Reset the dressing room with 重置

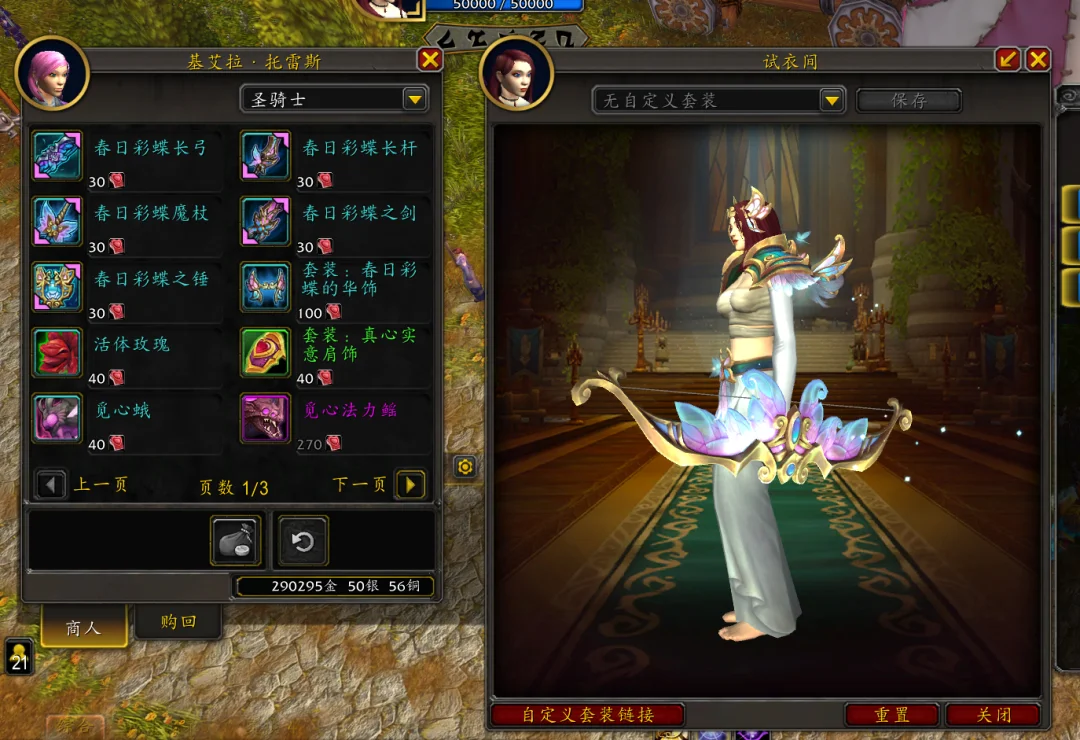tap(891, 715)
